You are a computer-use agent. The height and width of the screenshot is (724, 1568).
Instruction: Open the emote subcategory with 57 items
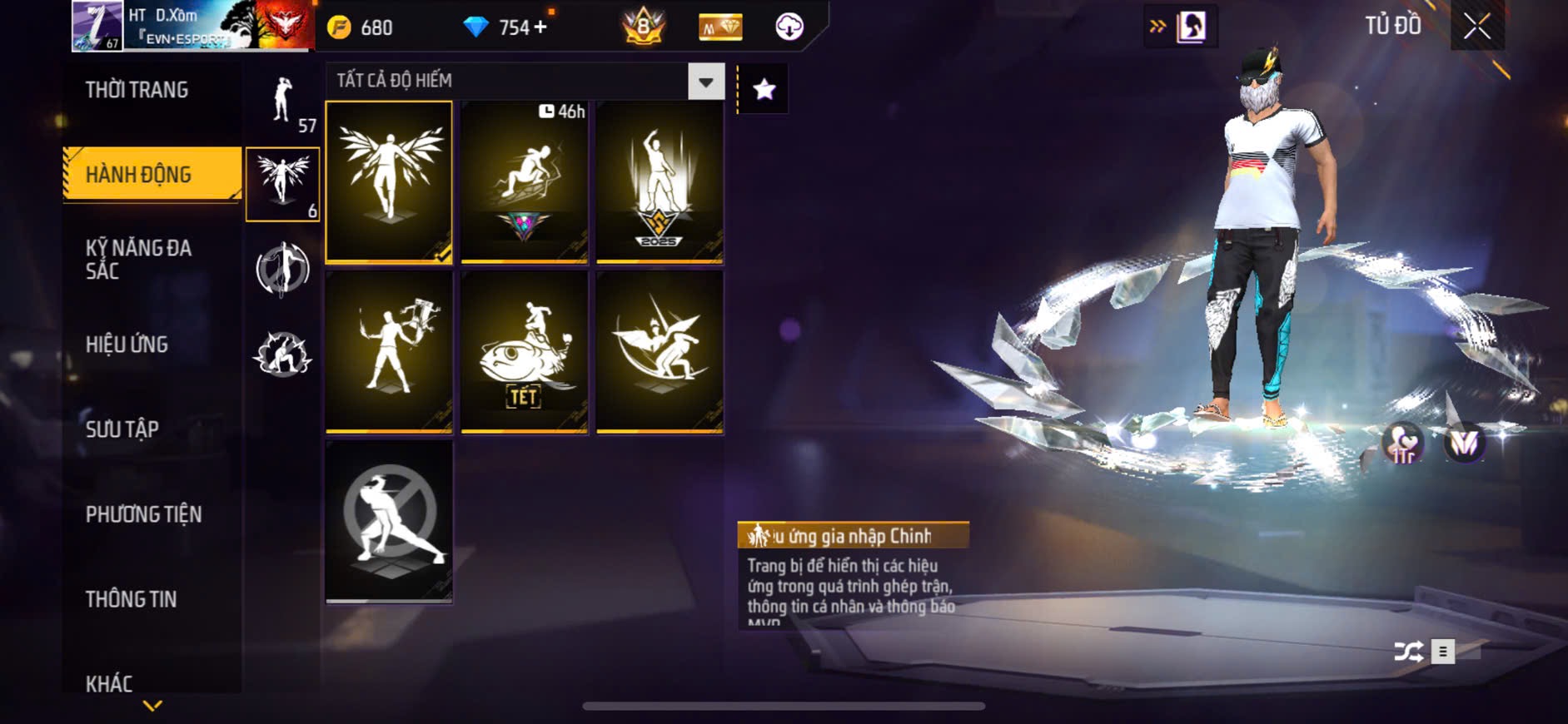(x=284, y=102)
